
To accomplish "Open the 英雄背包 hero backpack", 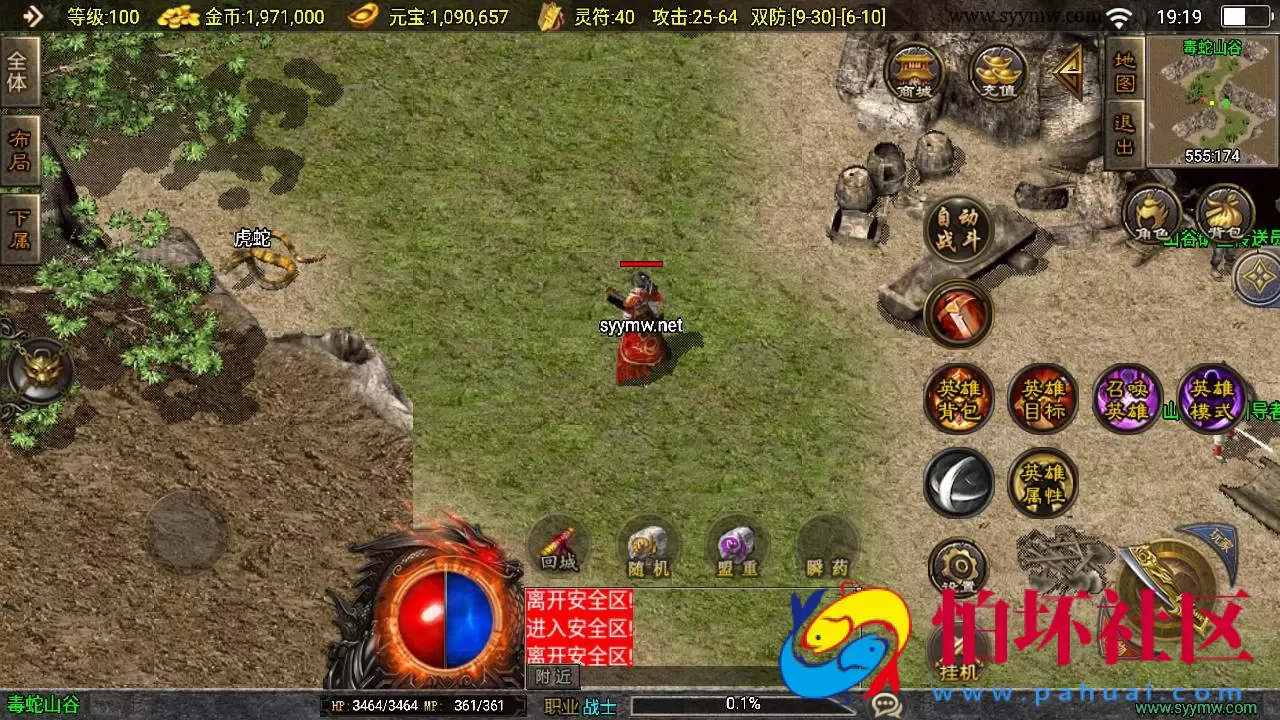I will [x=958, y=398].
